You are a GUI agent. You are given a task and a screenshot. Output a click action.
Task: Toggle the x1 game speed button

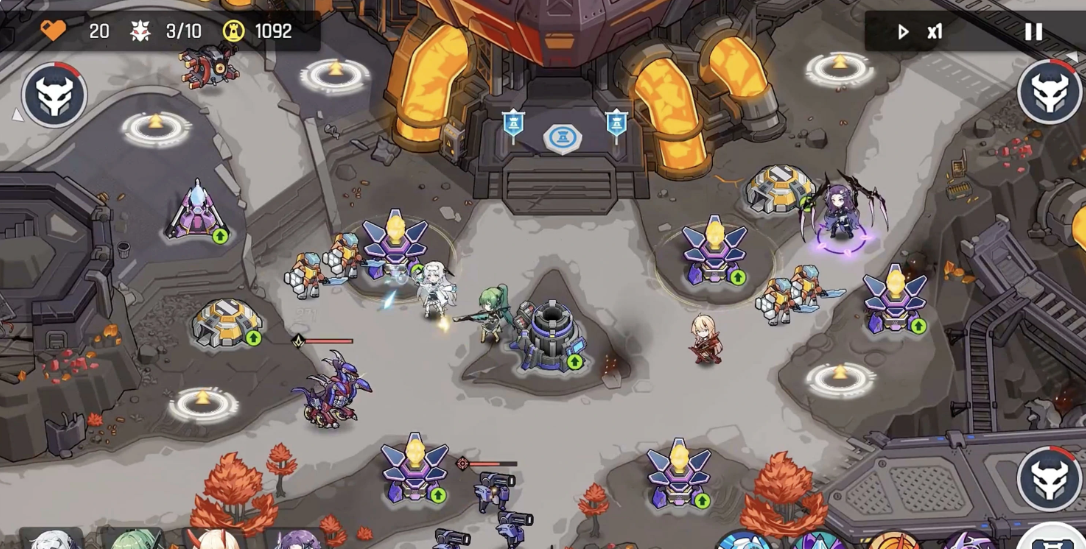pos(919,32)
